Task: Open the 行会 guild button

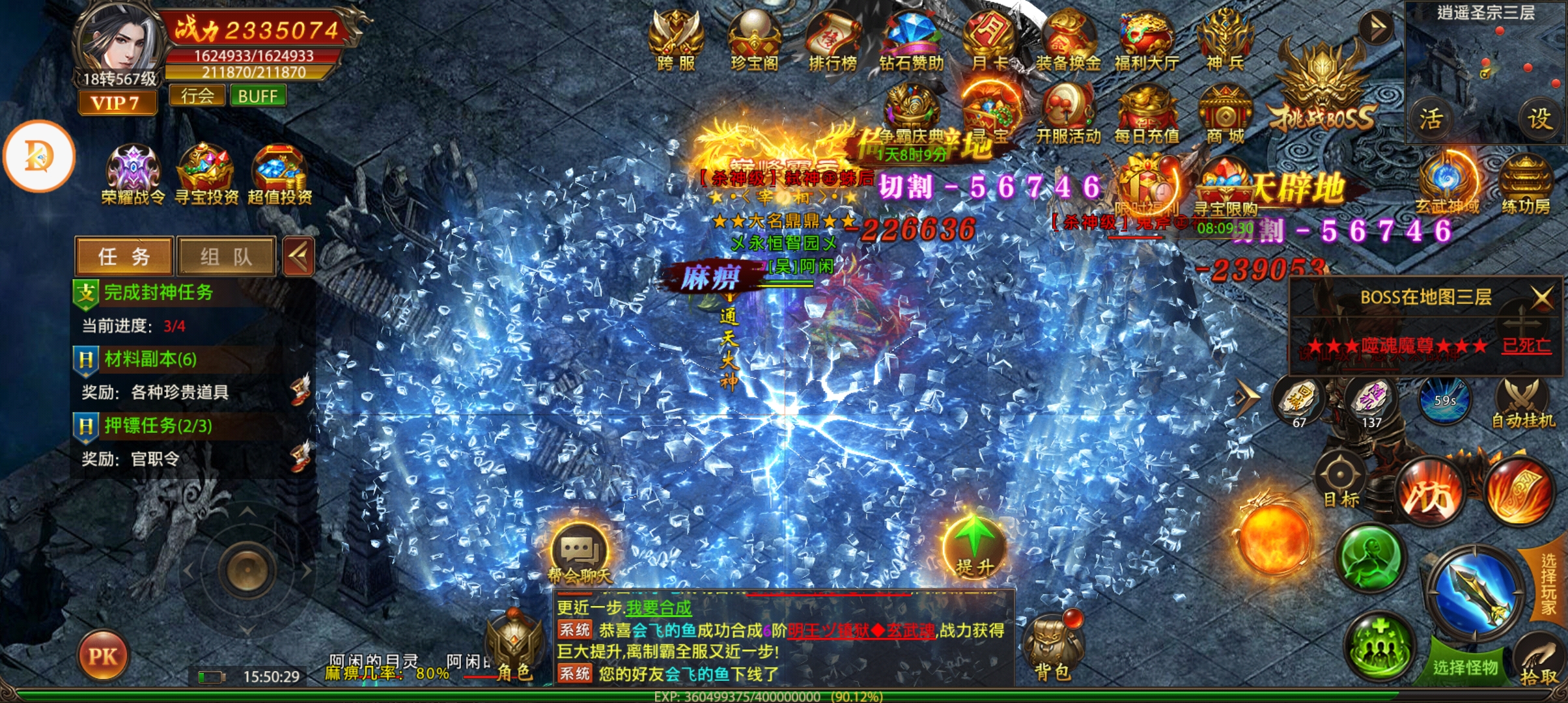Action: [197, 96]
